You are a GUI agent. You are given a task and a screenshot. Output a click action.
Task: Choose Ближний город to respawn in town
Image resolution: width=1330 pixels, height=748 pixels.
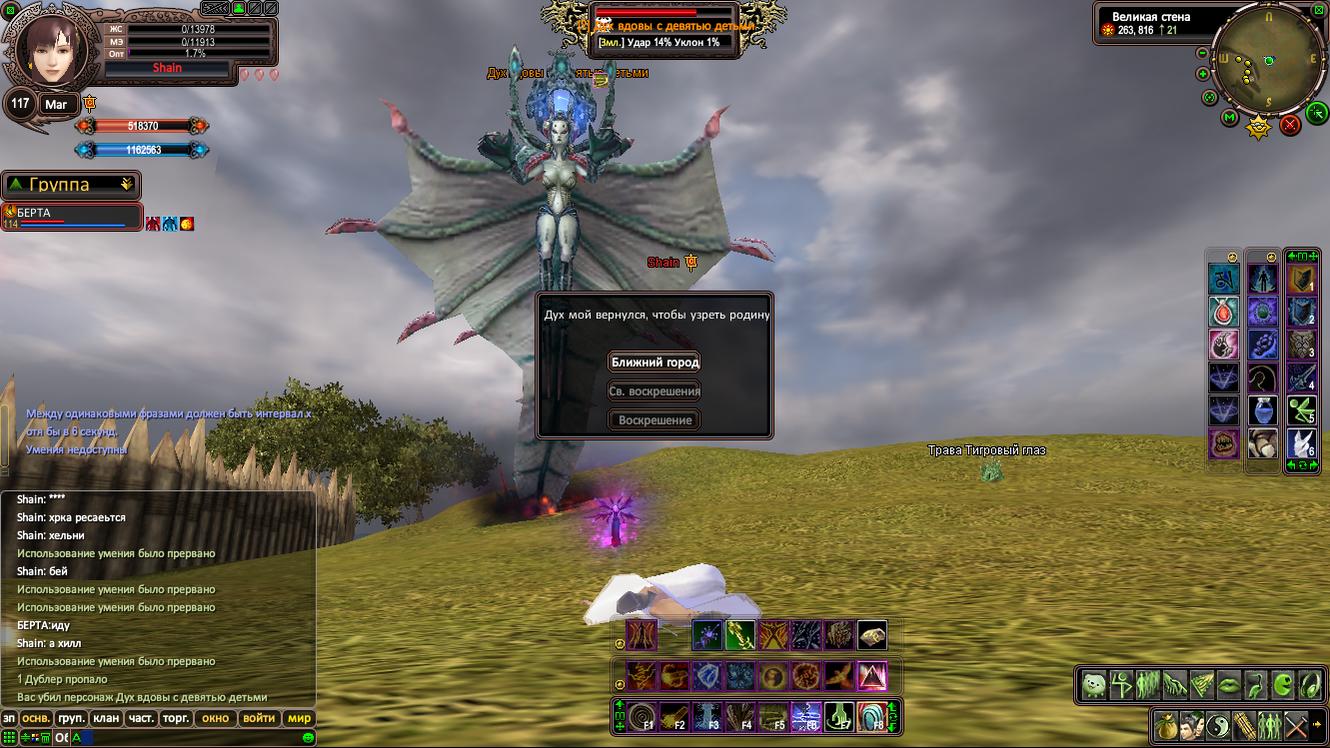pos(655,362)
